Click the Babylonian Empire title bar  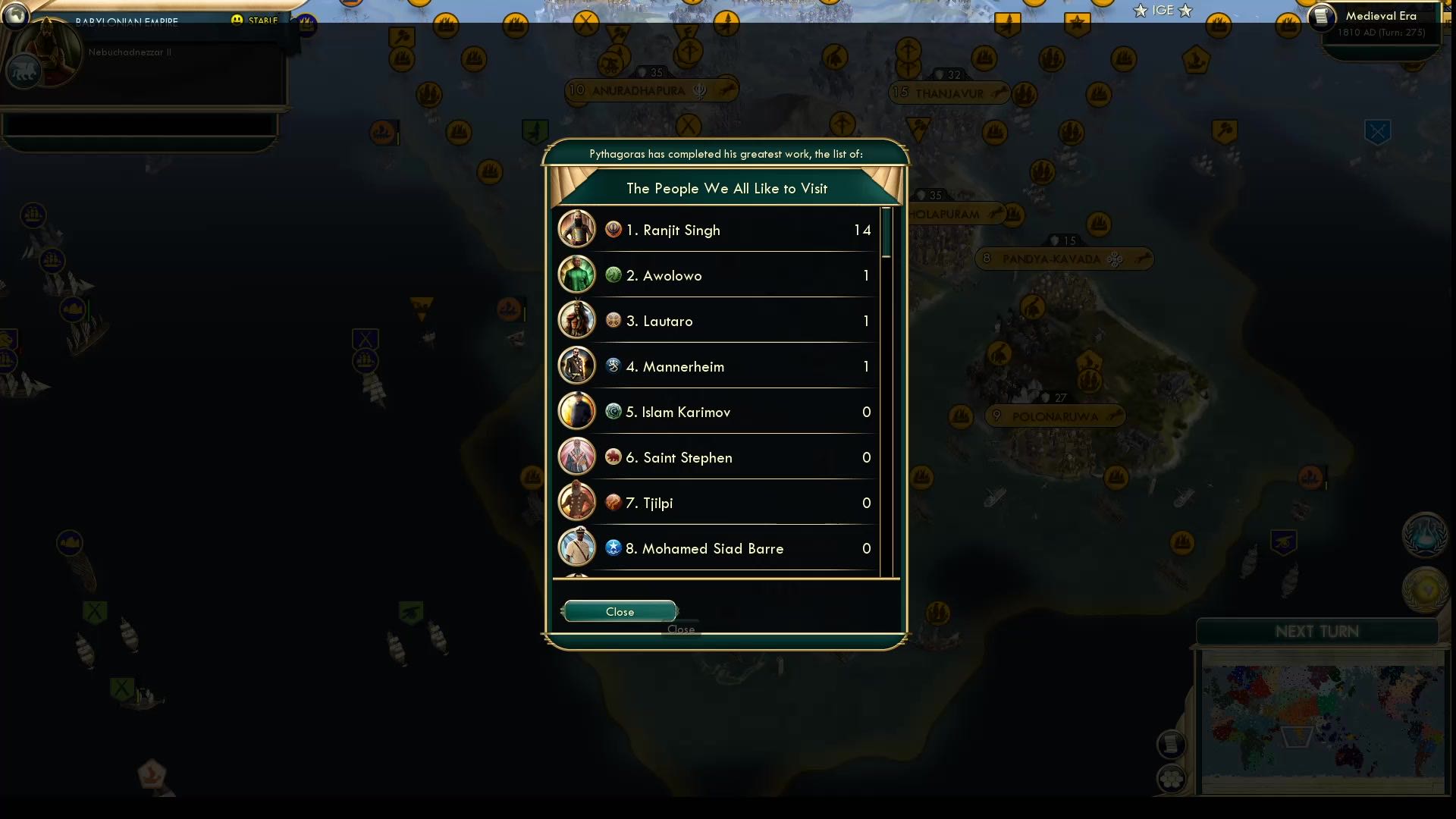[126, 22]
